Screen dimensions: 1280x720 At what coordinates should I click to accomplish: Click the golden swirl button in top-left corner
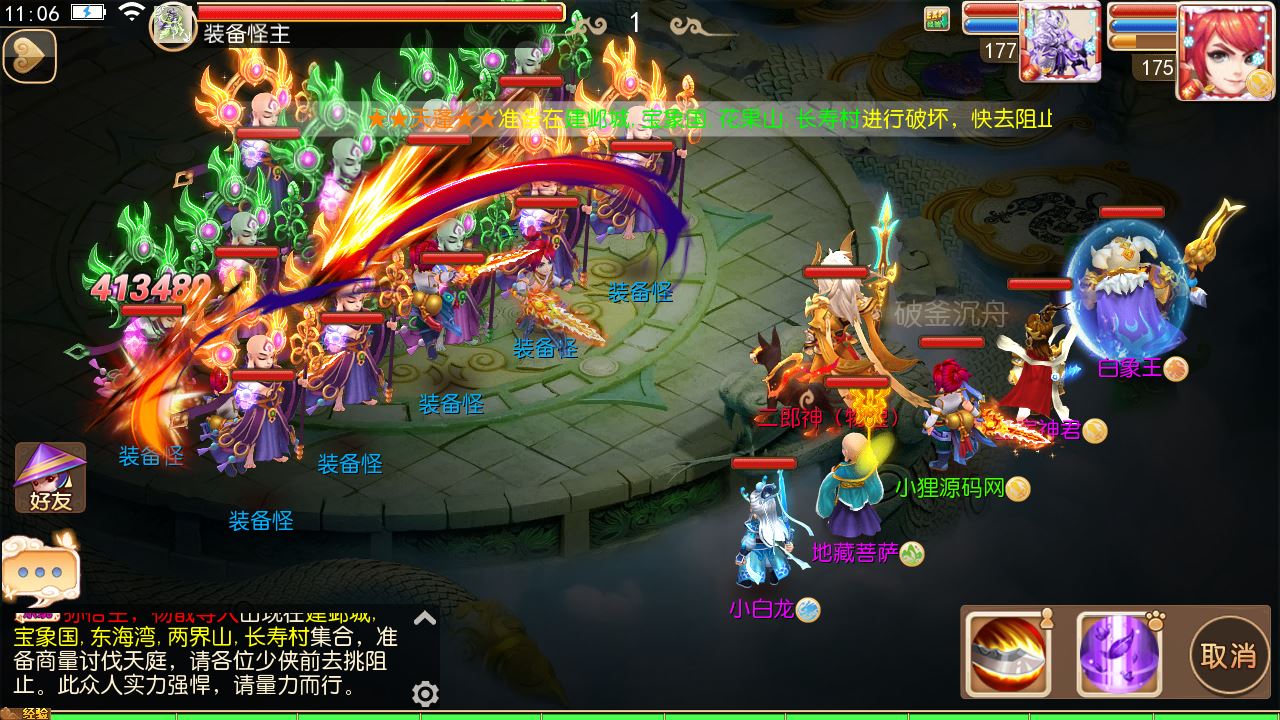click(30, 56)
